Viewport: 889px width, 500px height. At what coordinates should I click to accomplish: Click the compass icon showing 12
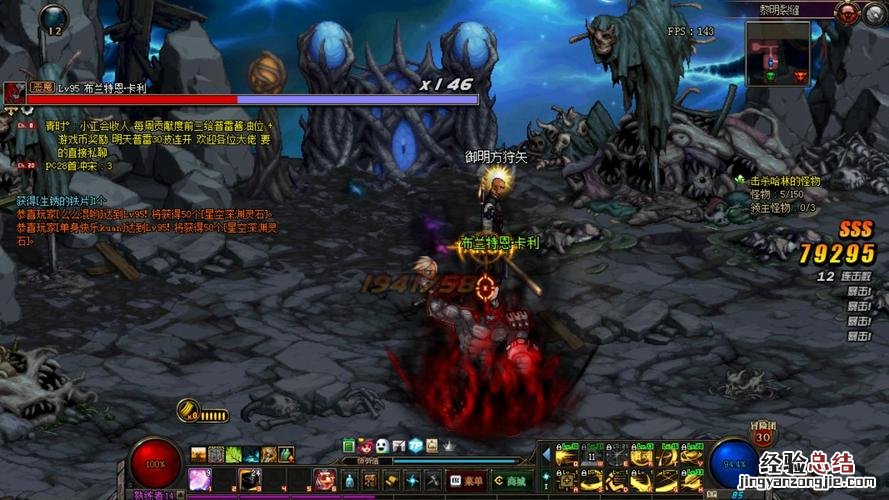point(54,20)
